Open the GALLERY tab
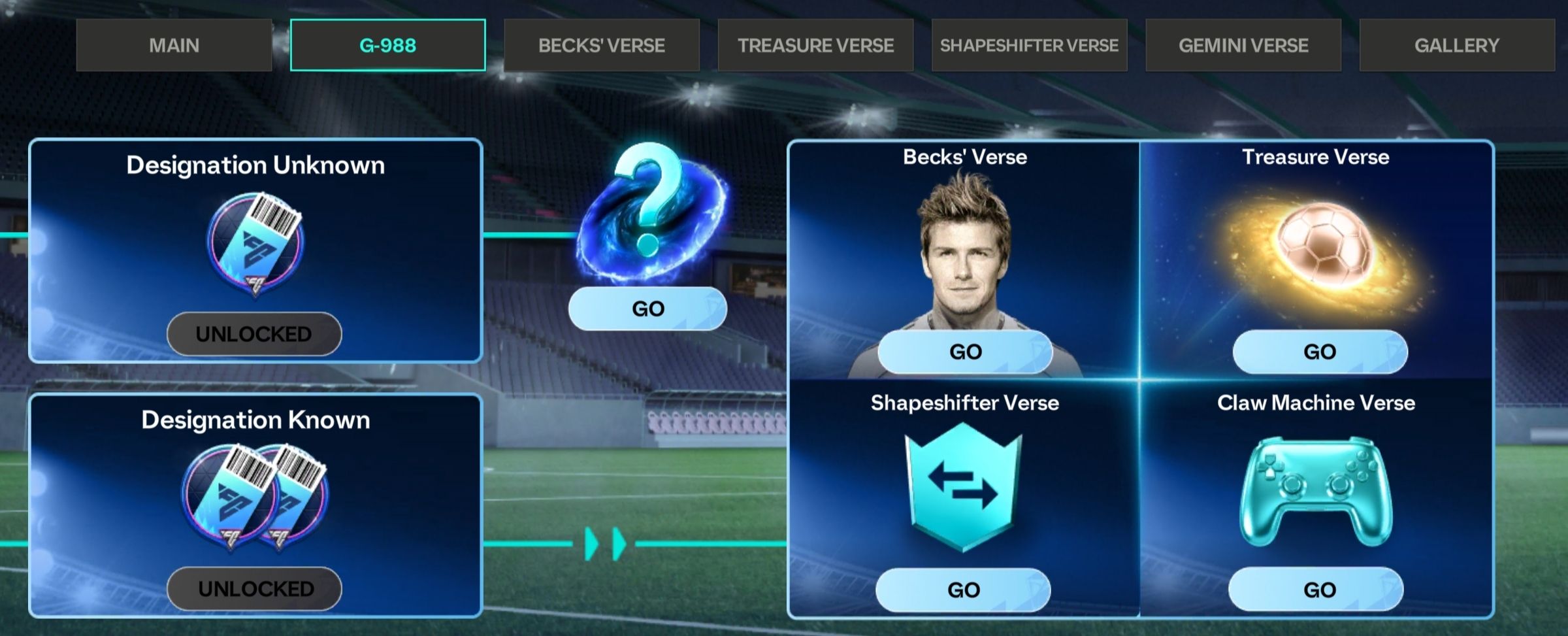1568x636 pixels. click(x=1456, y=45)
